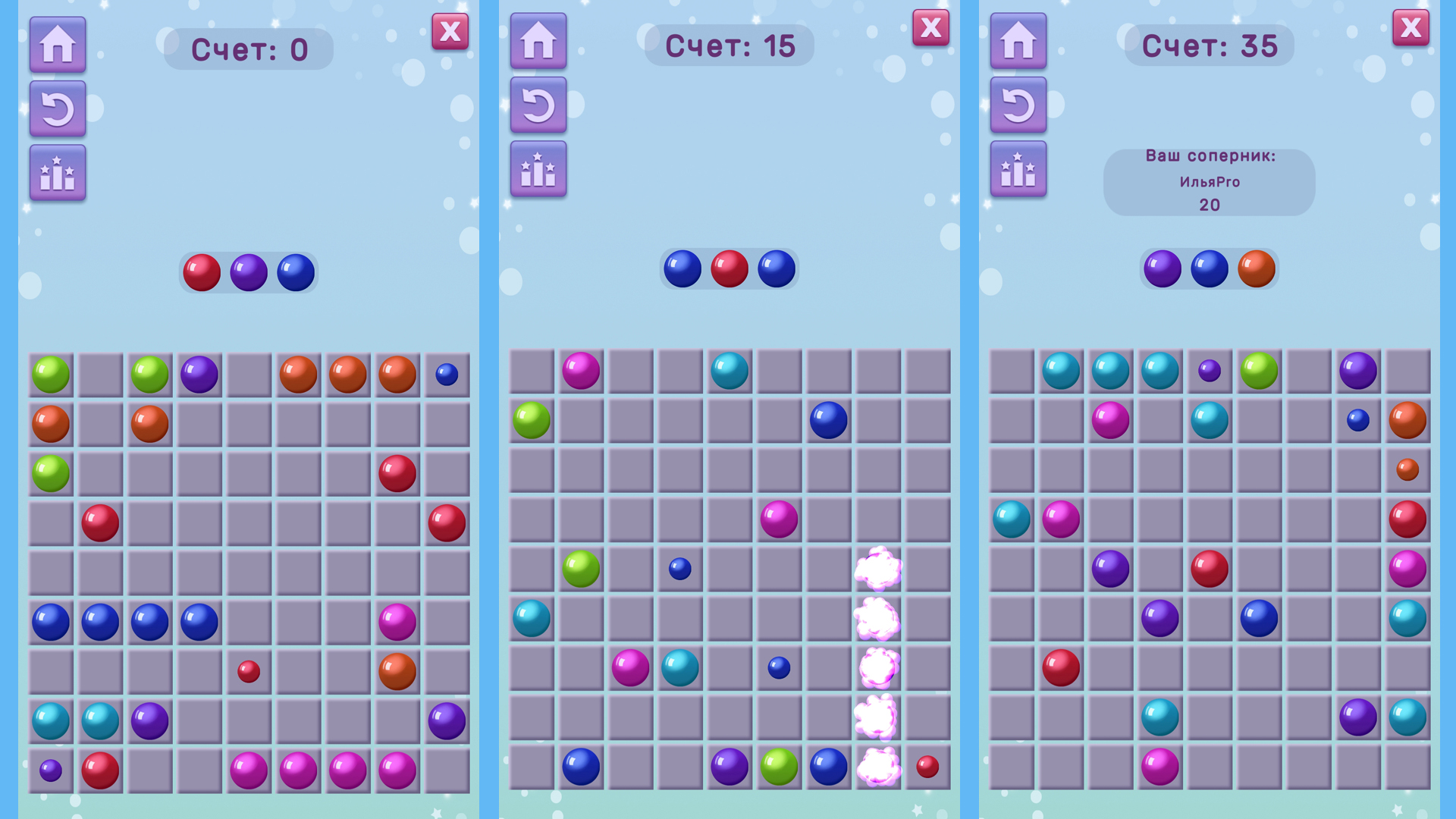Select the lone cyan ball in the middle grid's top row

click(x=727, y=372)
